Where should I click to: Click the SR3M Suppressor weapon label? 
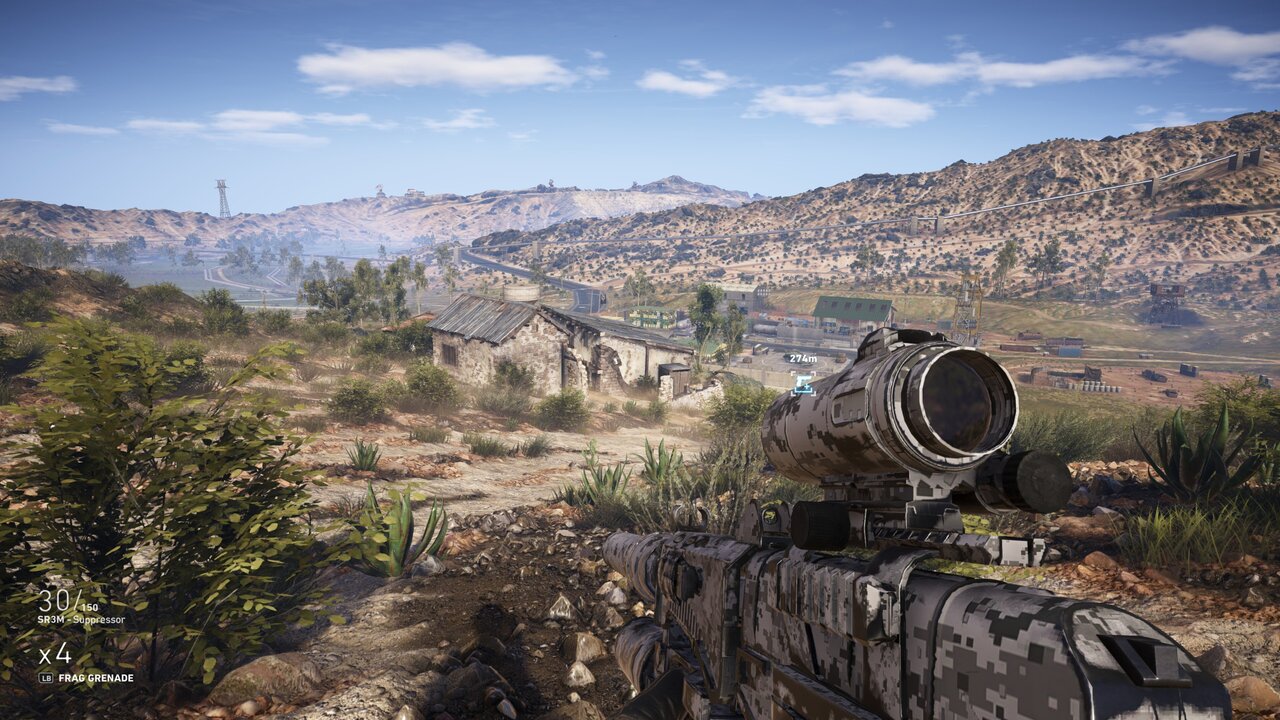81,620
